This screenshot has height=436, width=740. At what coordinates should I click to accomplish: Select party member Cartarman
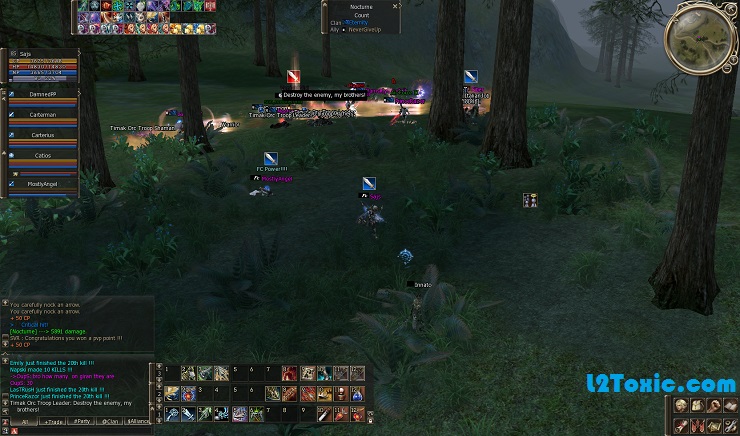(44, 115)
